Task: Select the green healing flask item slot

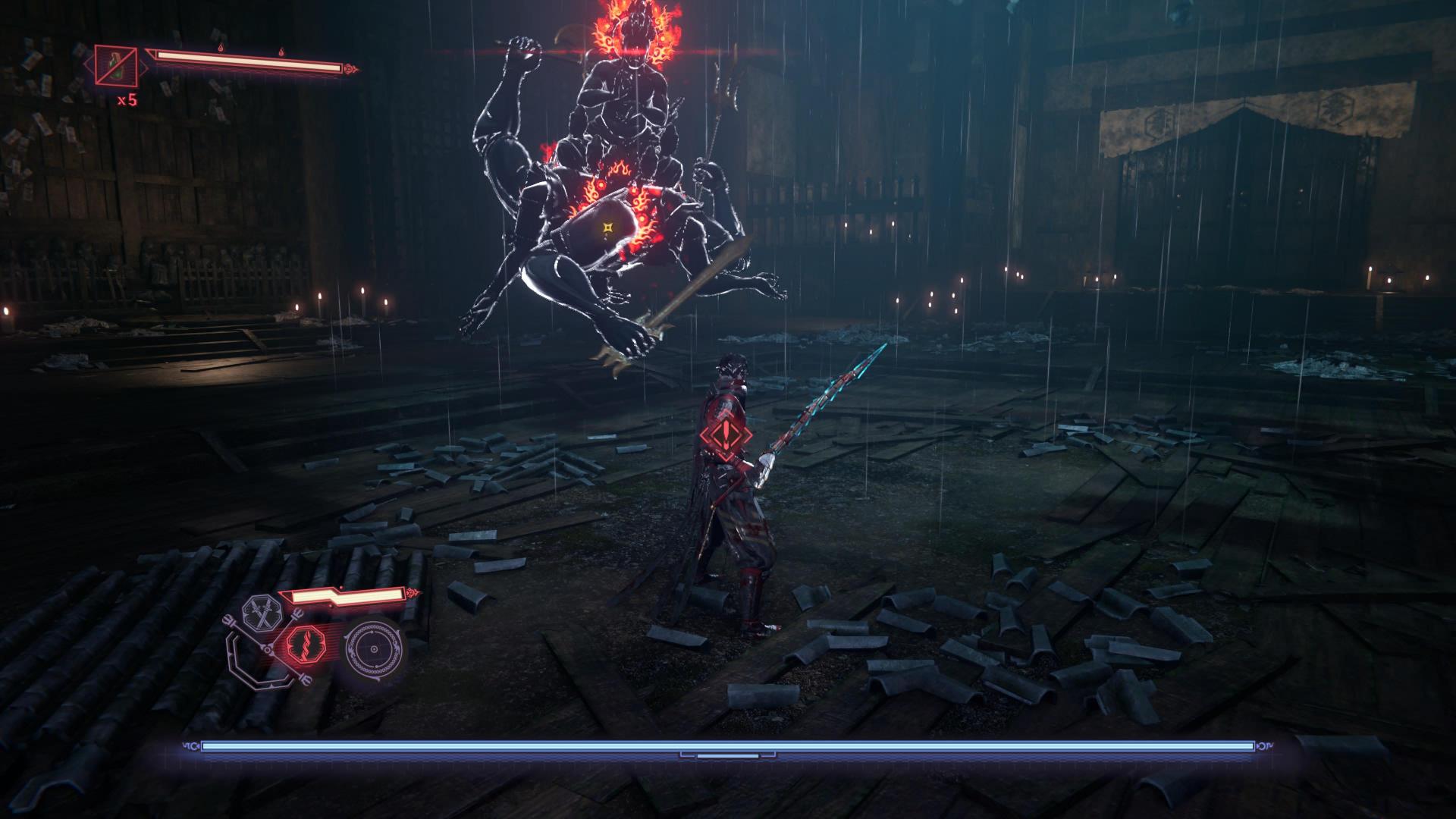Action: click(116, 65)
